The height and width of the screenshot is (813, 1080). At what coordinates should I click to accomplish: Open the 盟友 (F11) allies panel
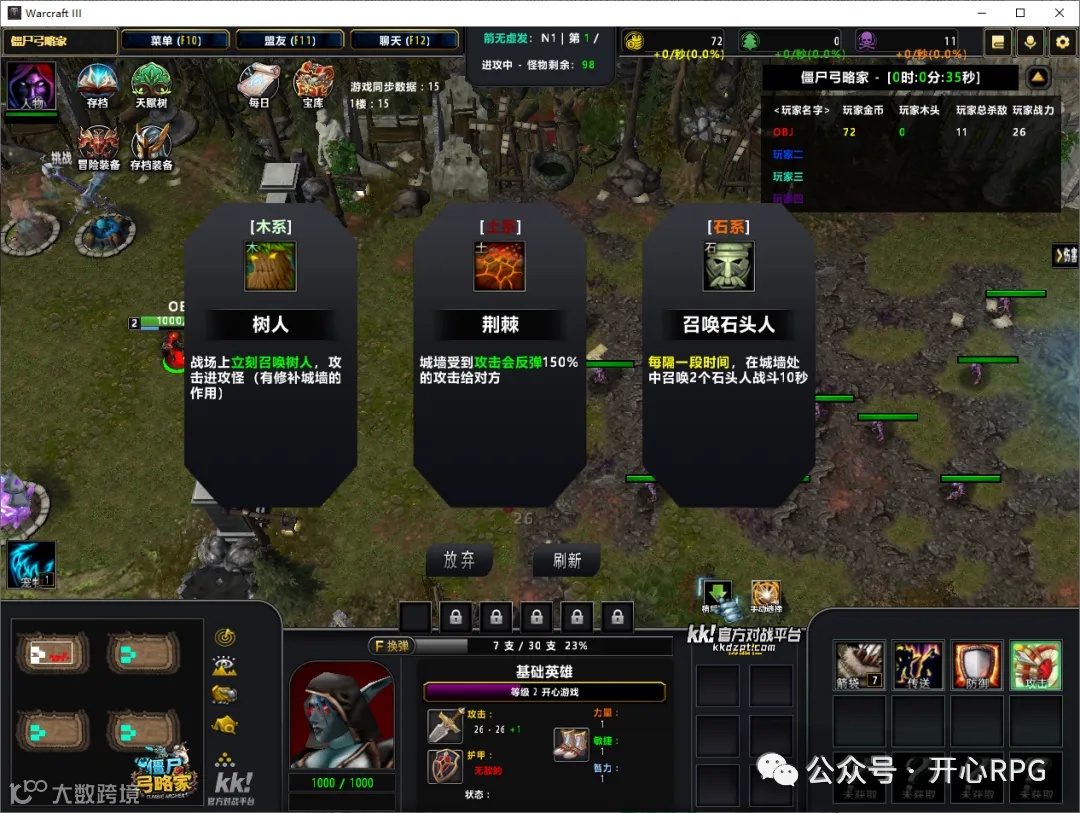point(290,41)
